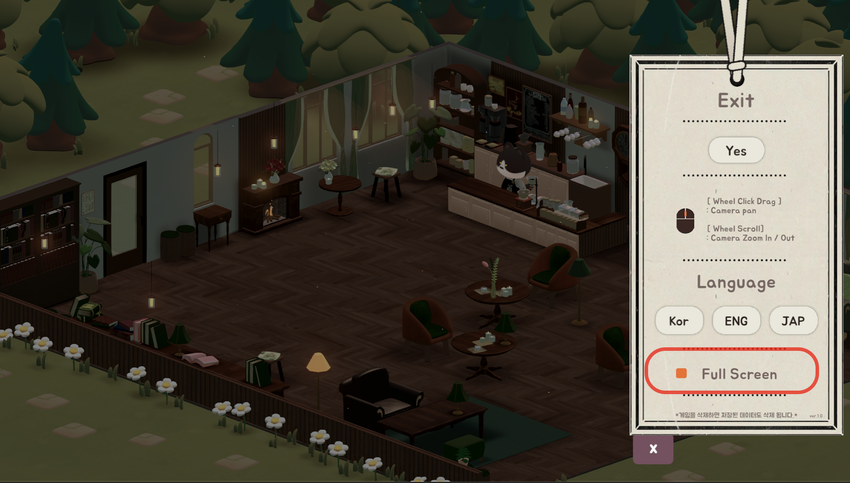The width and height of the screenshot is (850, 483).
Task: Close the settings panel with X
Action: [653, 449]
